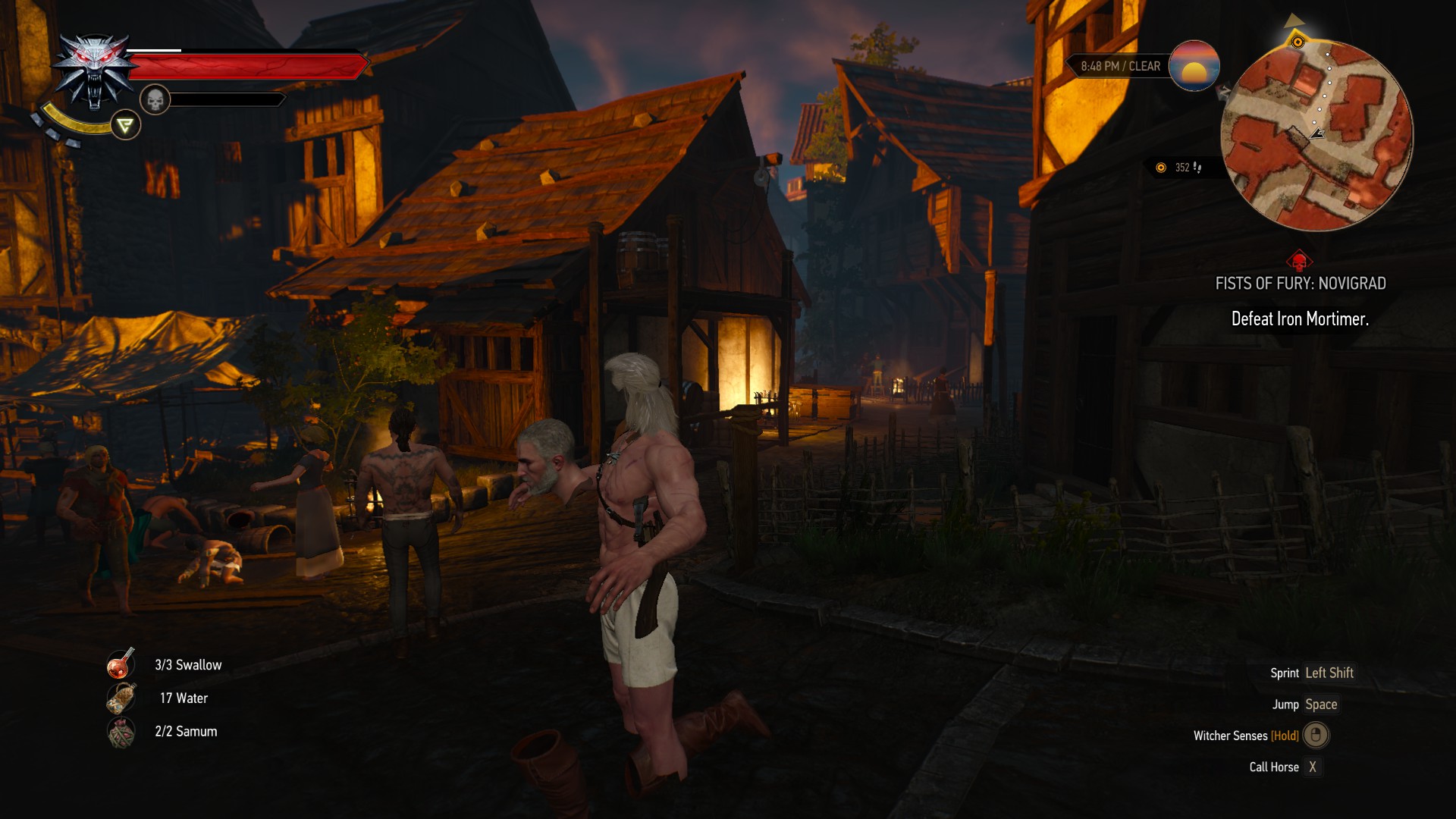Click the active sign selector icon

pos(125,125)
